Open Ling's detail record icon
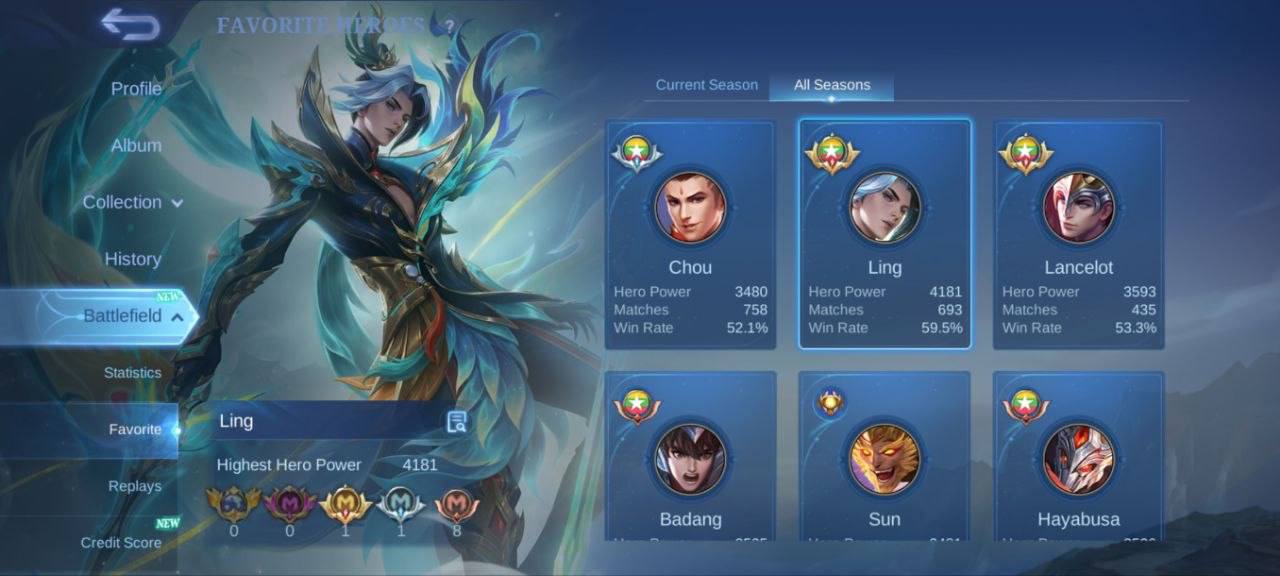The image size is (1280, 576). pyautogui.click(x=456, y=421)
